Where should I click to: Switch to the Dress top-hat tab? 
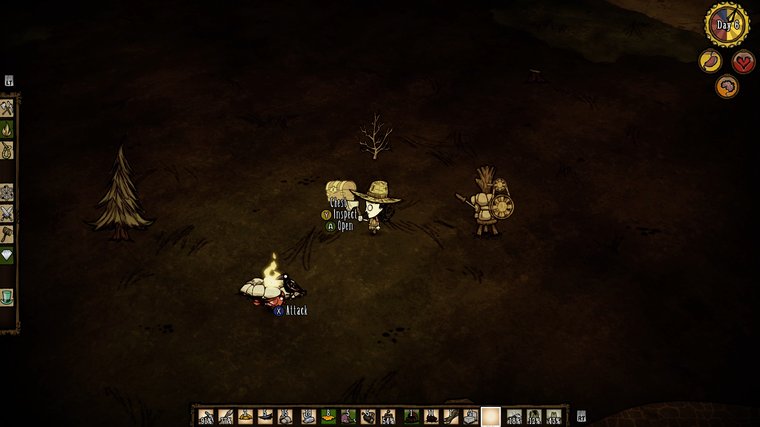7,297
